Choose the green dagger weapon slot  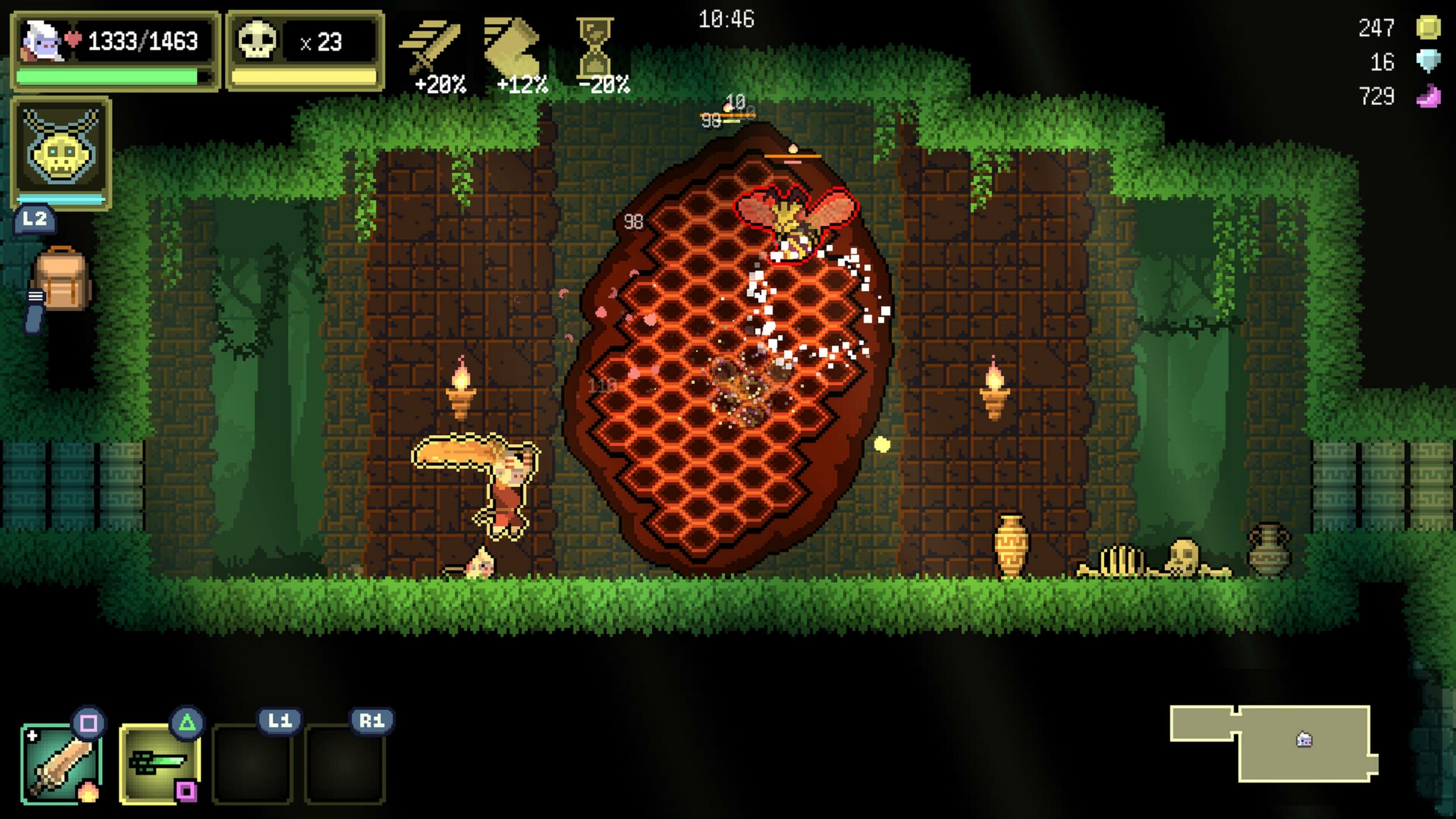pos(159,763)
